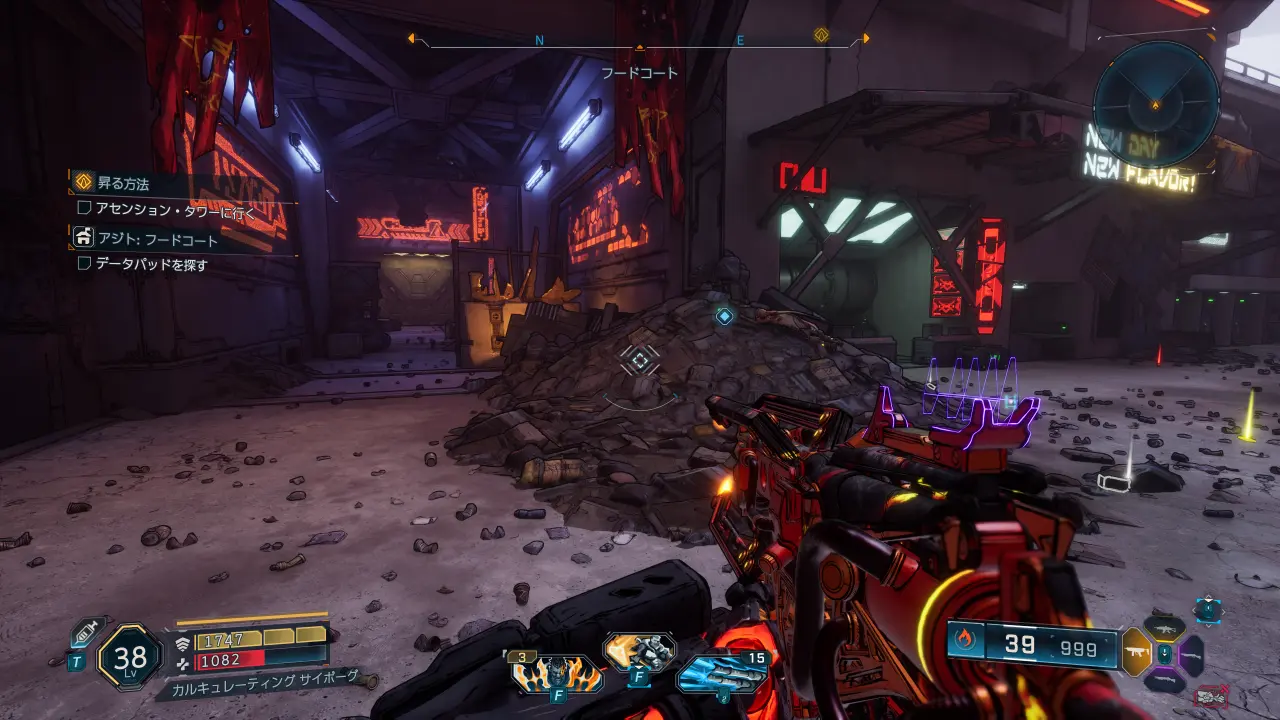Select the orange highlighted SMG weapon slot

point(1137,653)
